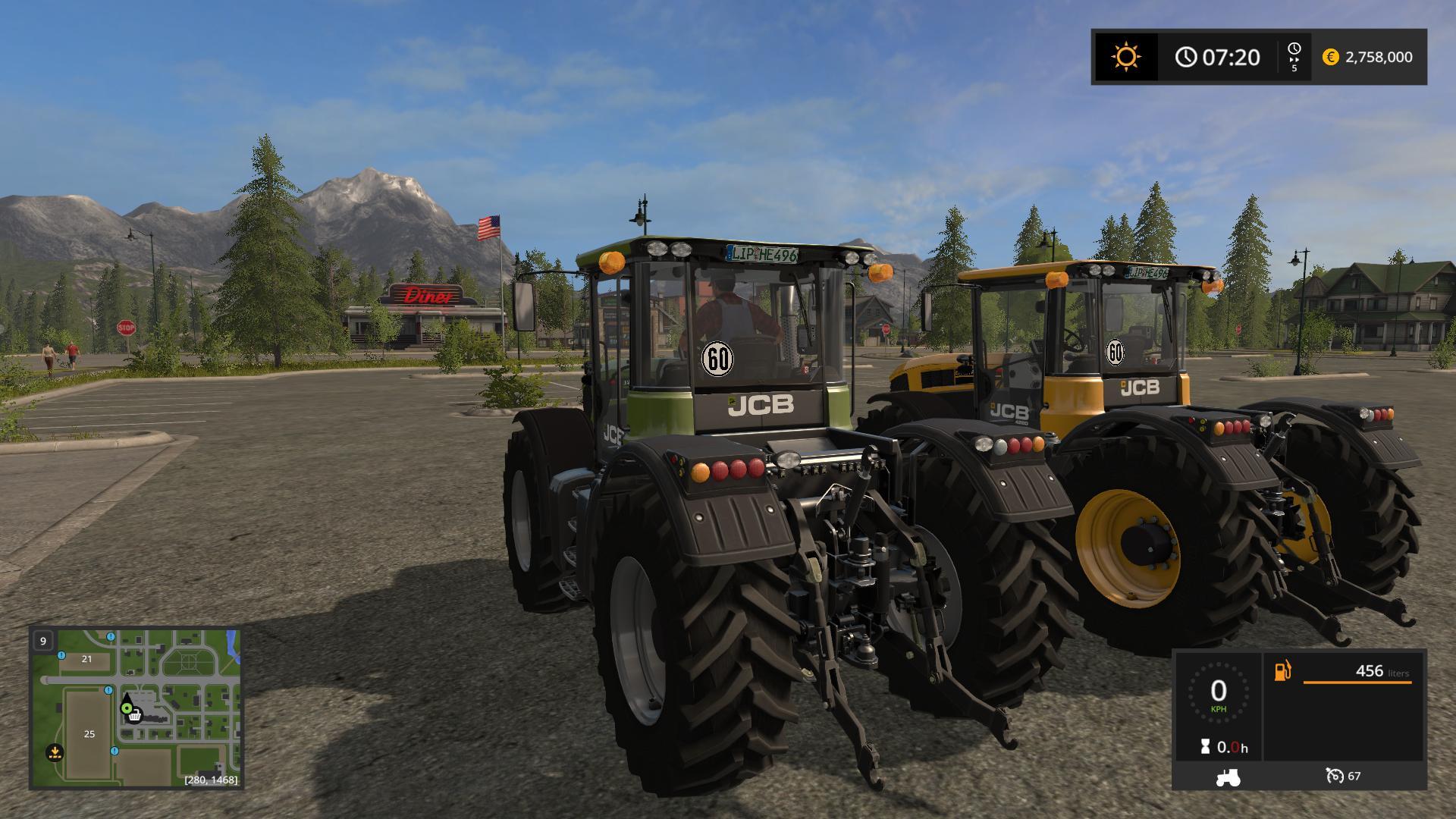
Task: Toggle the cruise control speed icon
Action: click(1335, 776)
